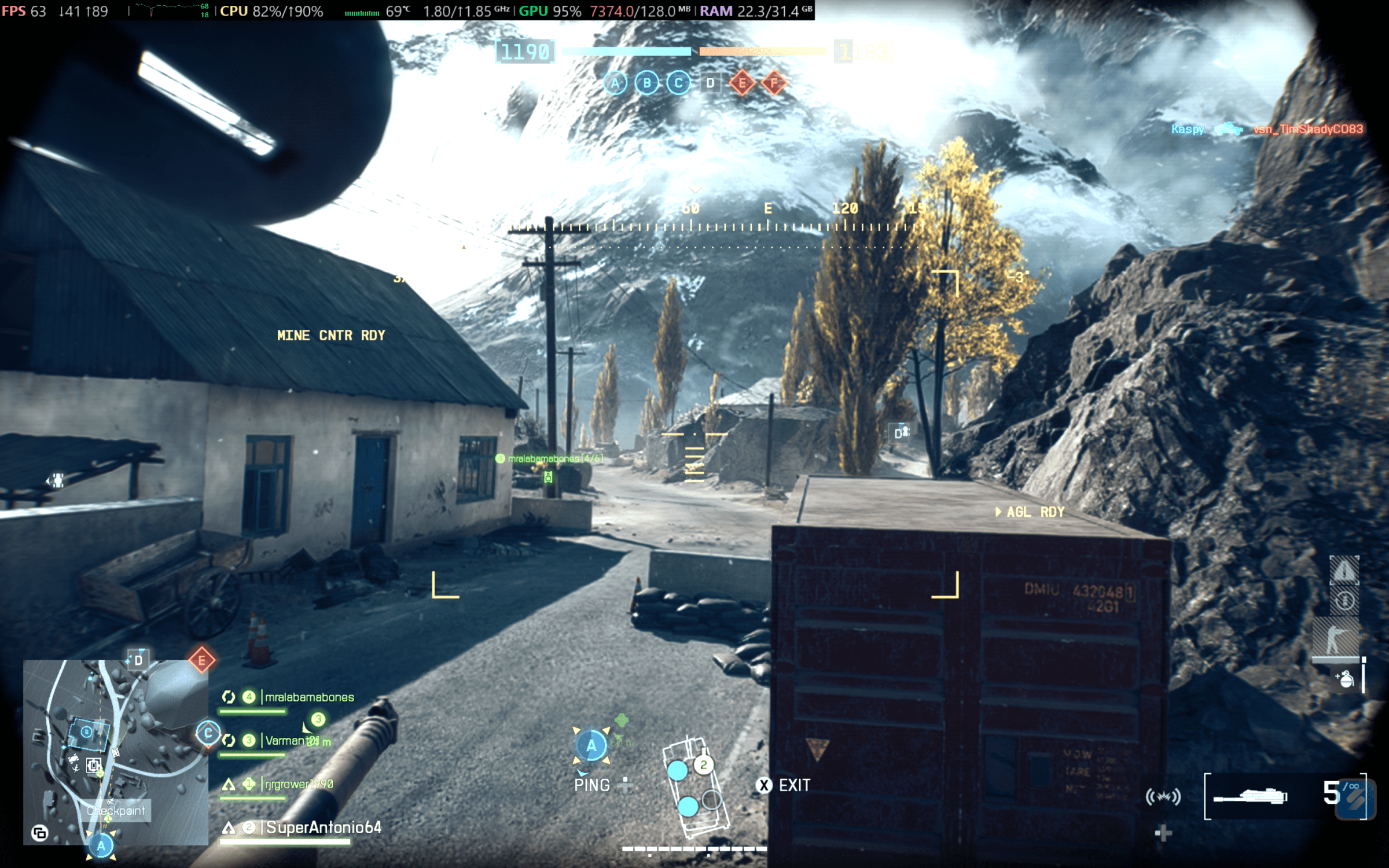Click the blue objective A capture indicator
Screen dimensions: 1389x868
(591, 746)
